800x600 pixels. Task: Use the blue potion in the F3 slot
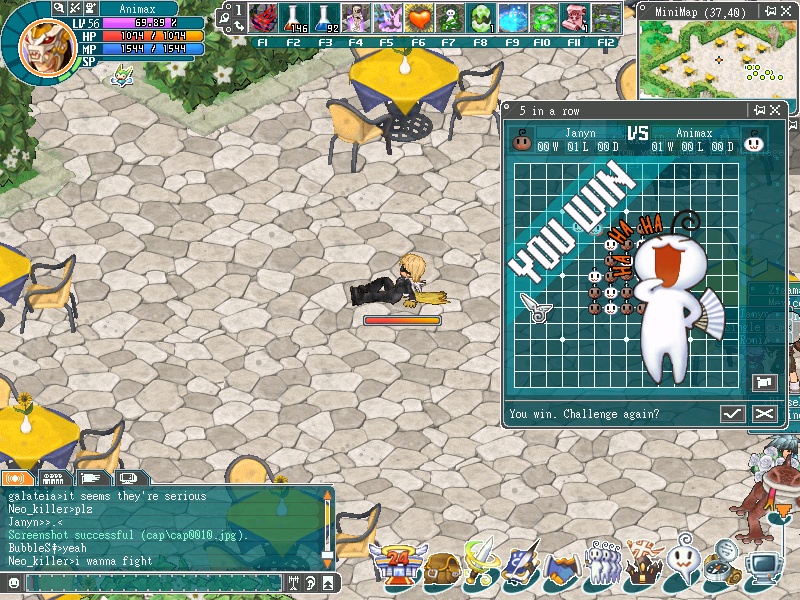click(325, 19)
